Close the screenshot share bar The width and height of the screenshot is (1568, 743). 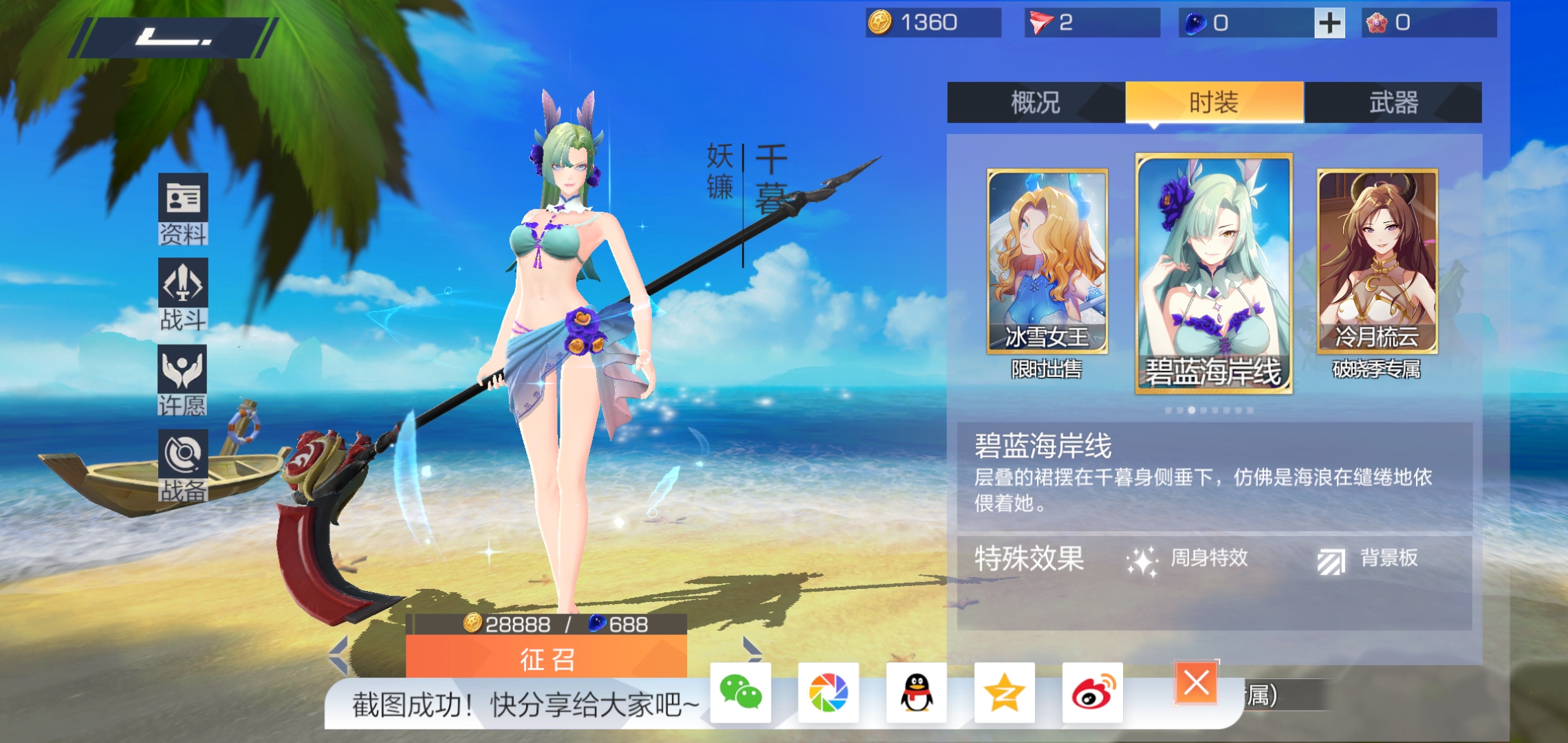[1197, 683]
